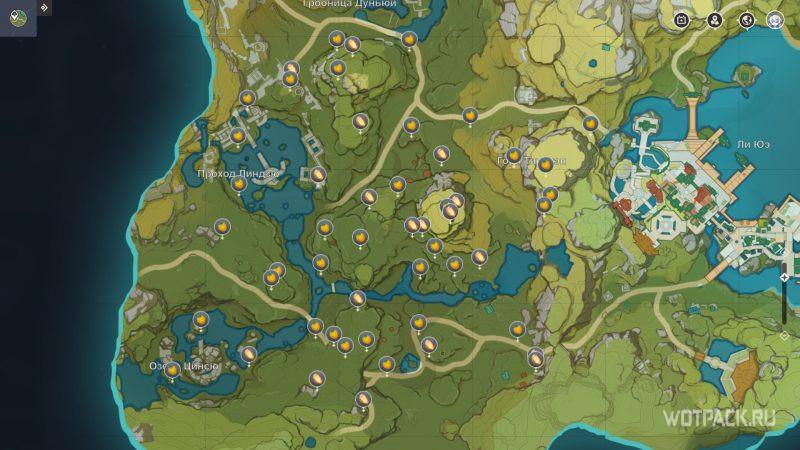Expand the arrow toggle beside map thumbnail
The image size is (800, 450).
(x=45, y=8)
